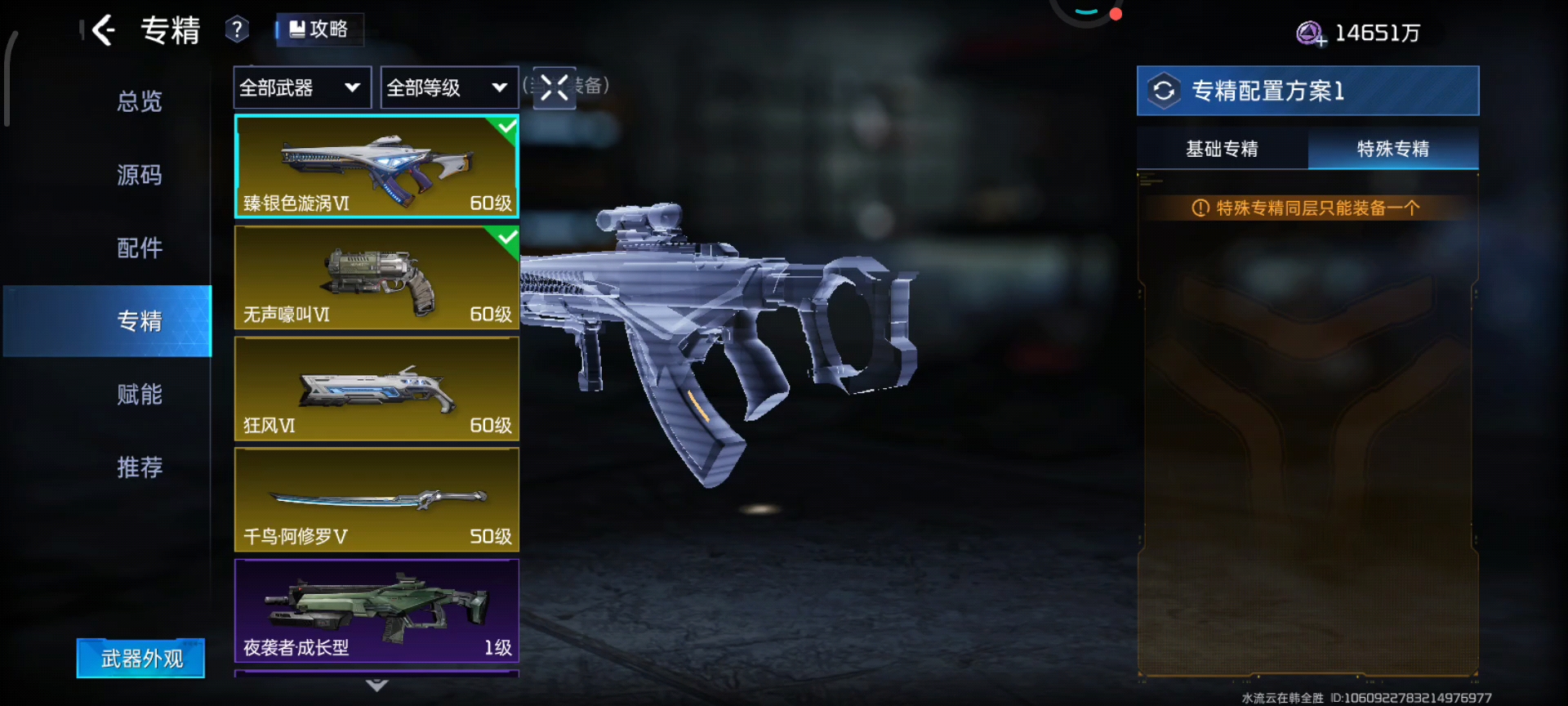Open the 推荐 section

(x=139, y=467)
